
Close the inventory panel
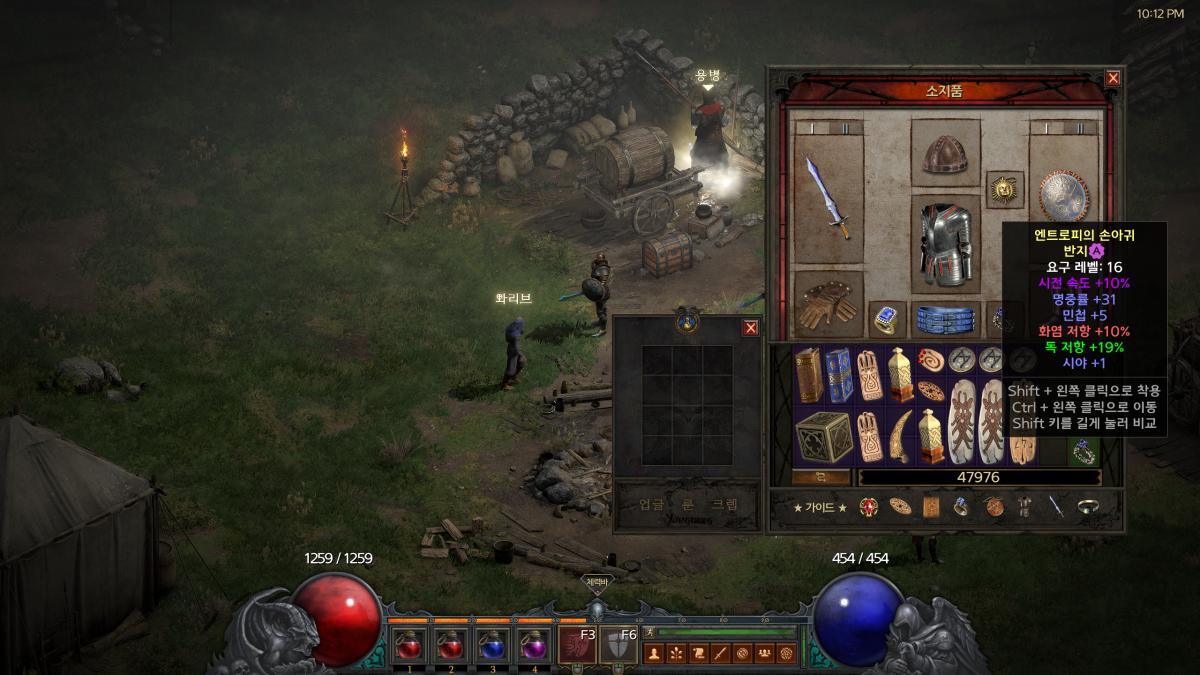pos(1113,78)
